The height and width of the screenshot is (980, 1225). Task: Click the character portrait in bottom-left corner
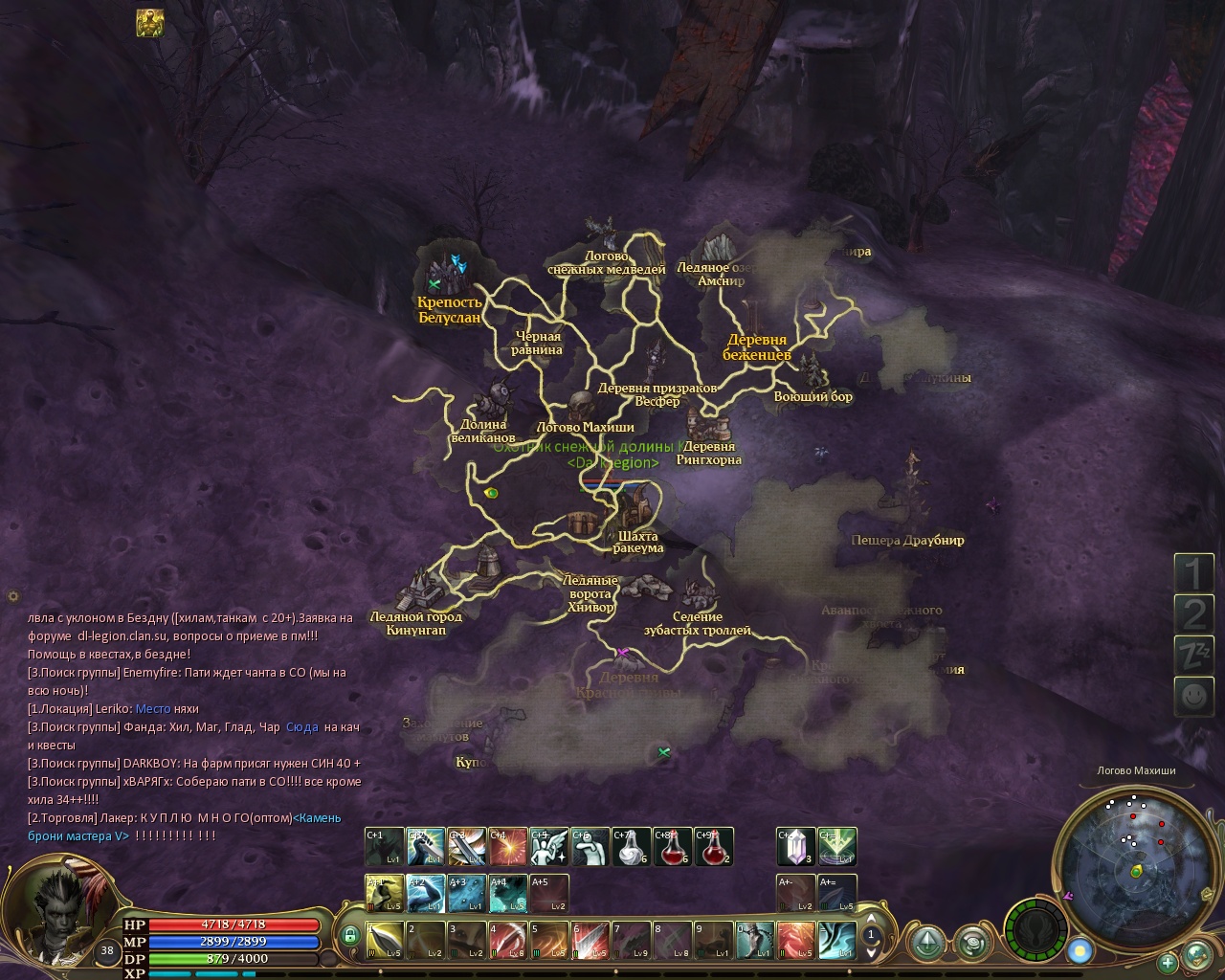click(x=61, y=910)
